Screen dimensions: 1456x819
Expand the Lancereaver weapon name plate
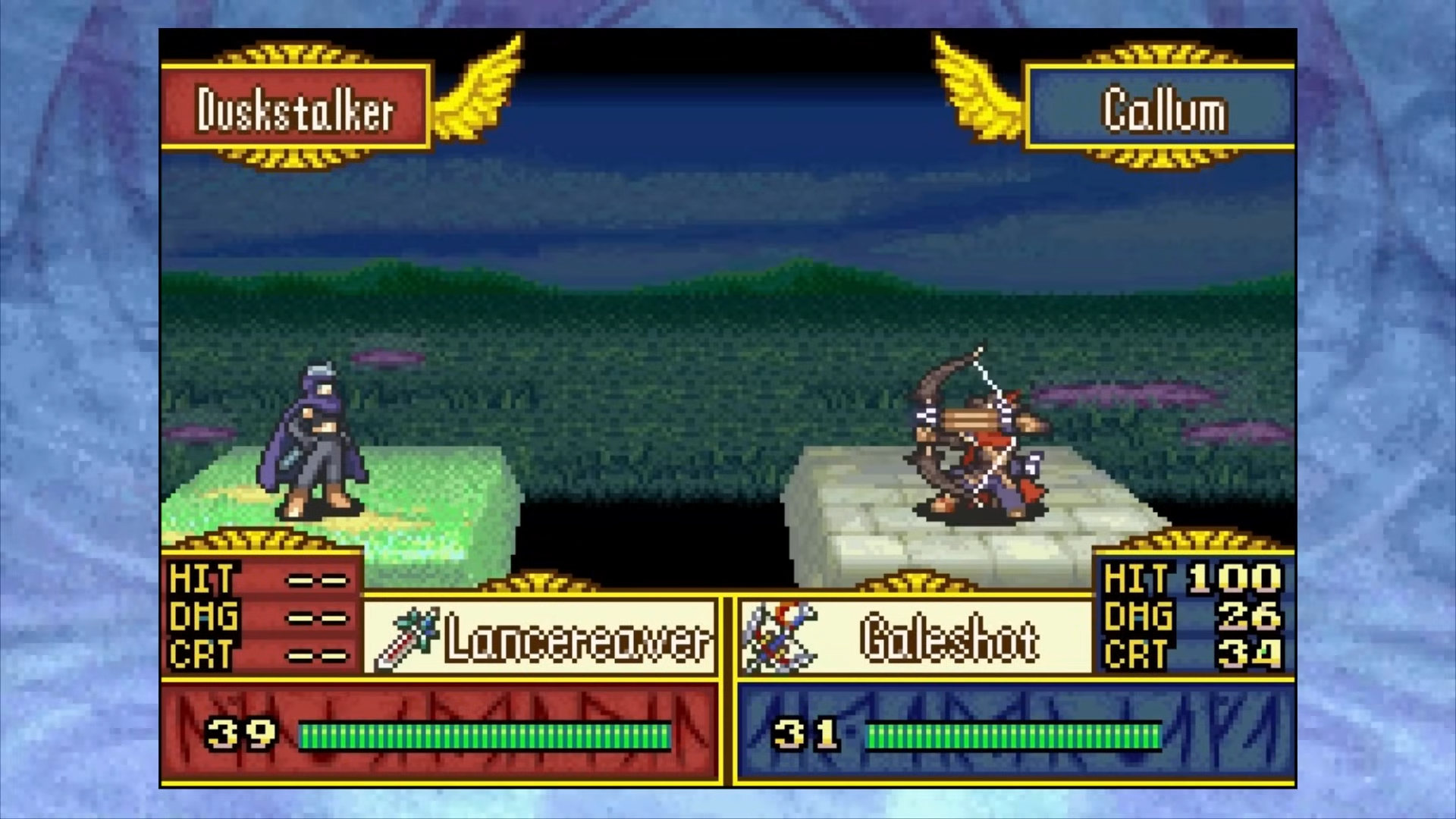click(x=576, y=641)
